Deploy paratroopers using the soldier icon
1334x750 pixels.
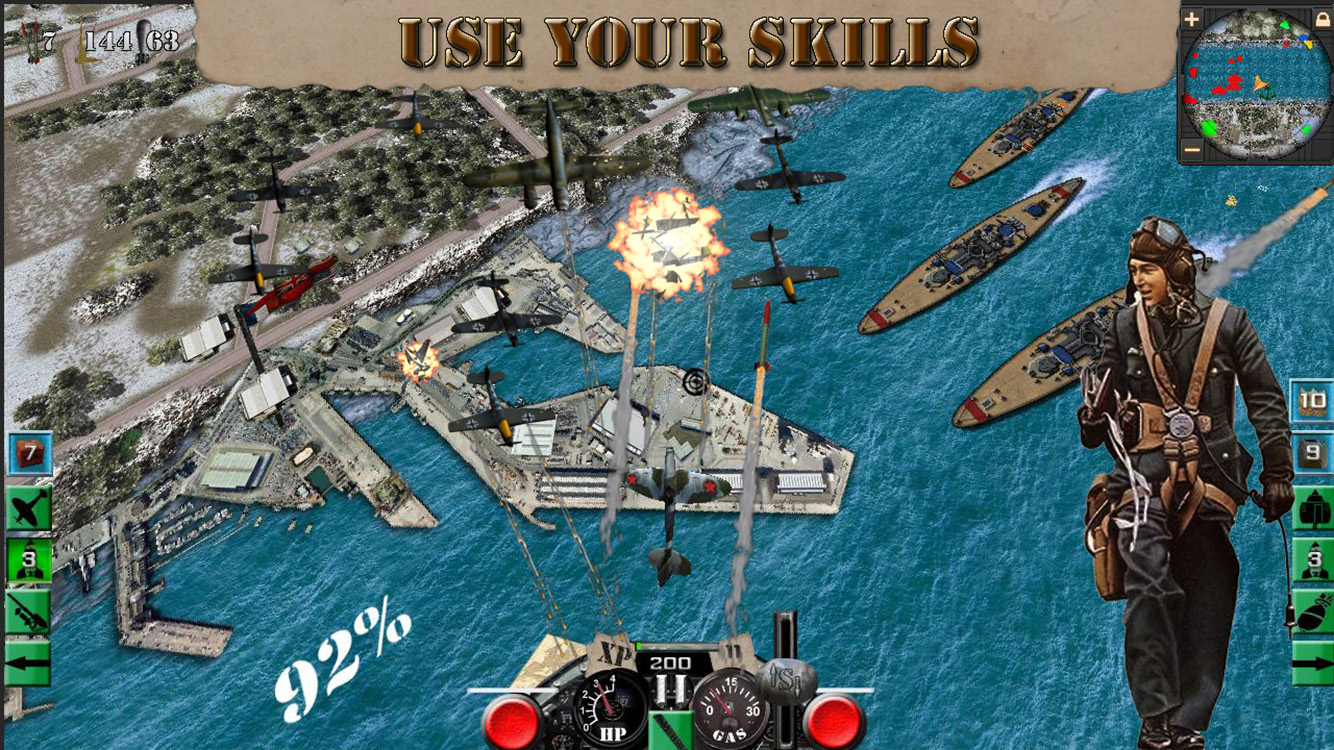[x=28, y=558]
